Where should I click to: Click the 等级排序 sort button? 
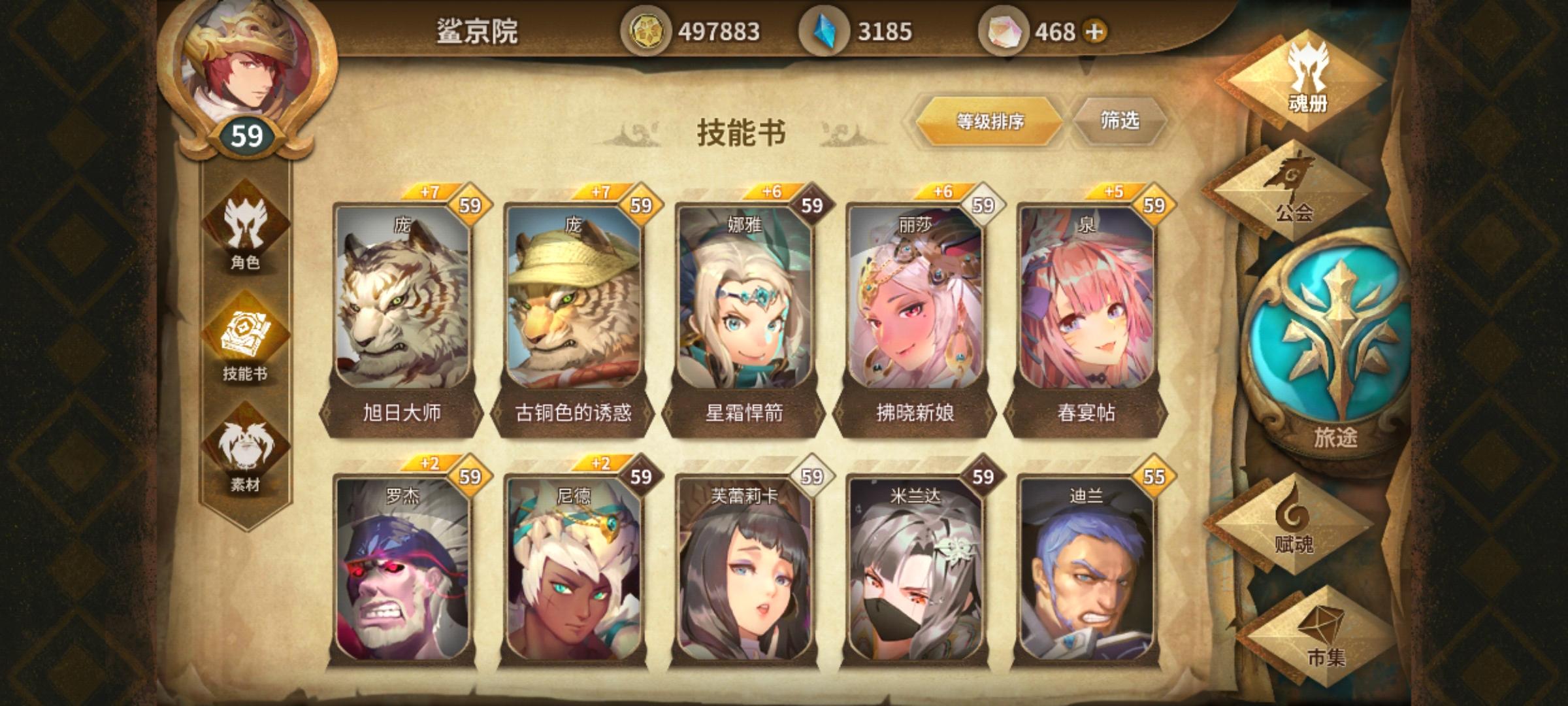(x=990, y=121)
